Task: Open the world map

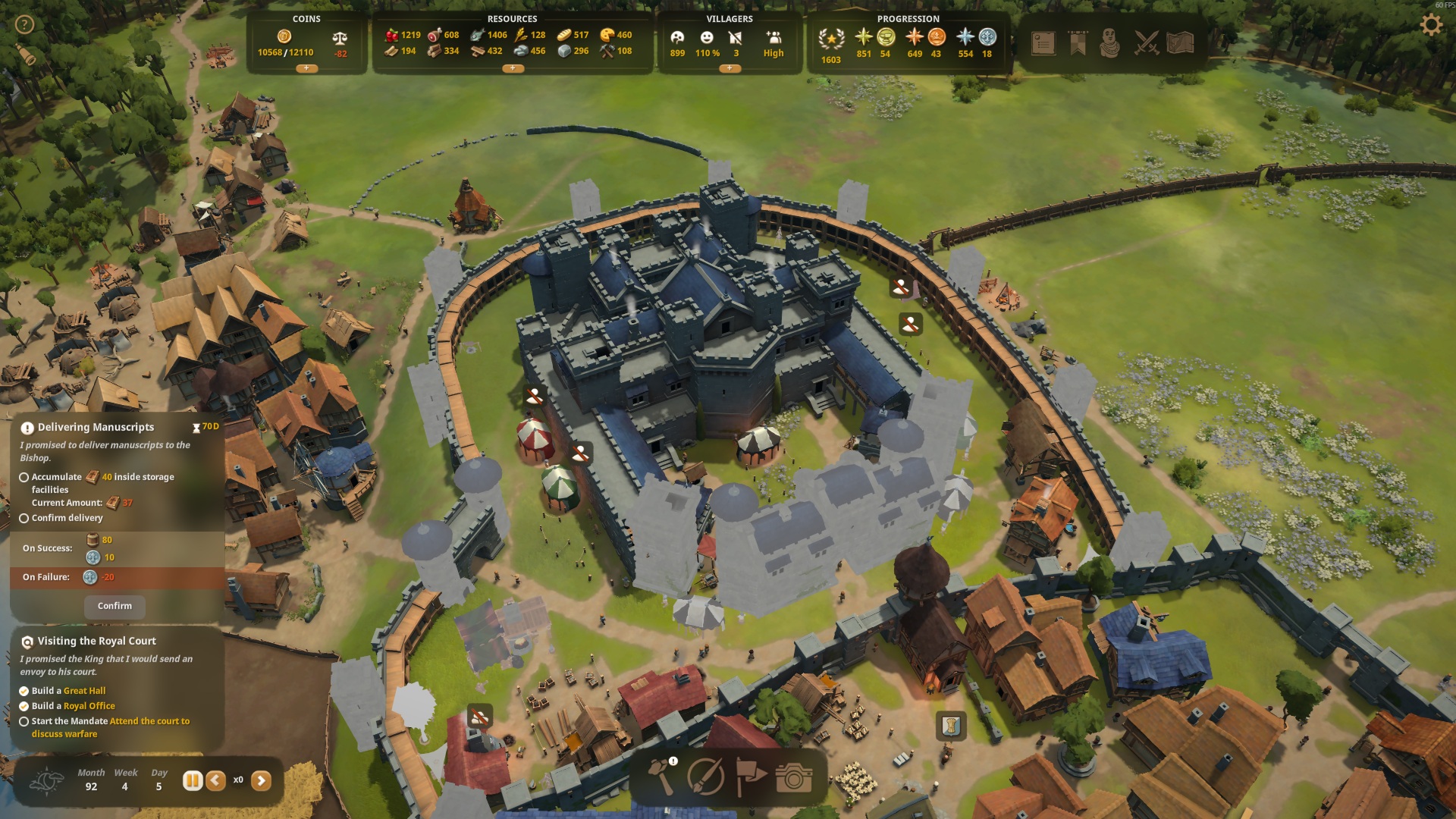Action: pyautogui.click(x=1181, y=43)
